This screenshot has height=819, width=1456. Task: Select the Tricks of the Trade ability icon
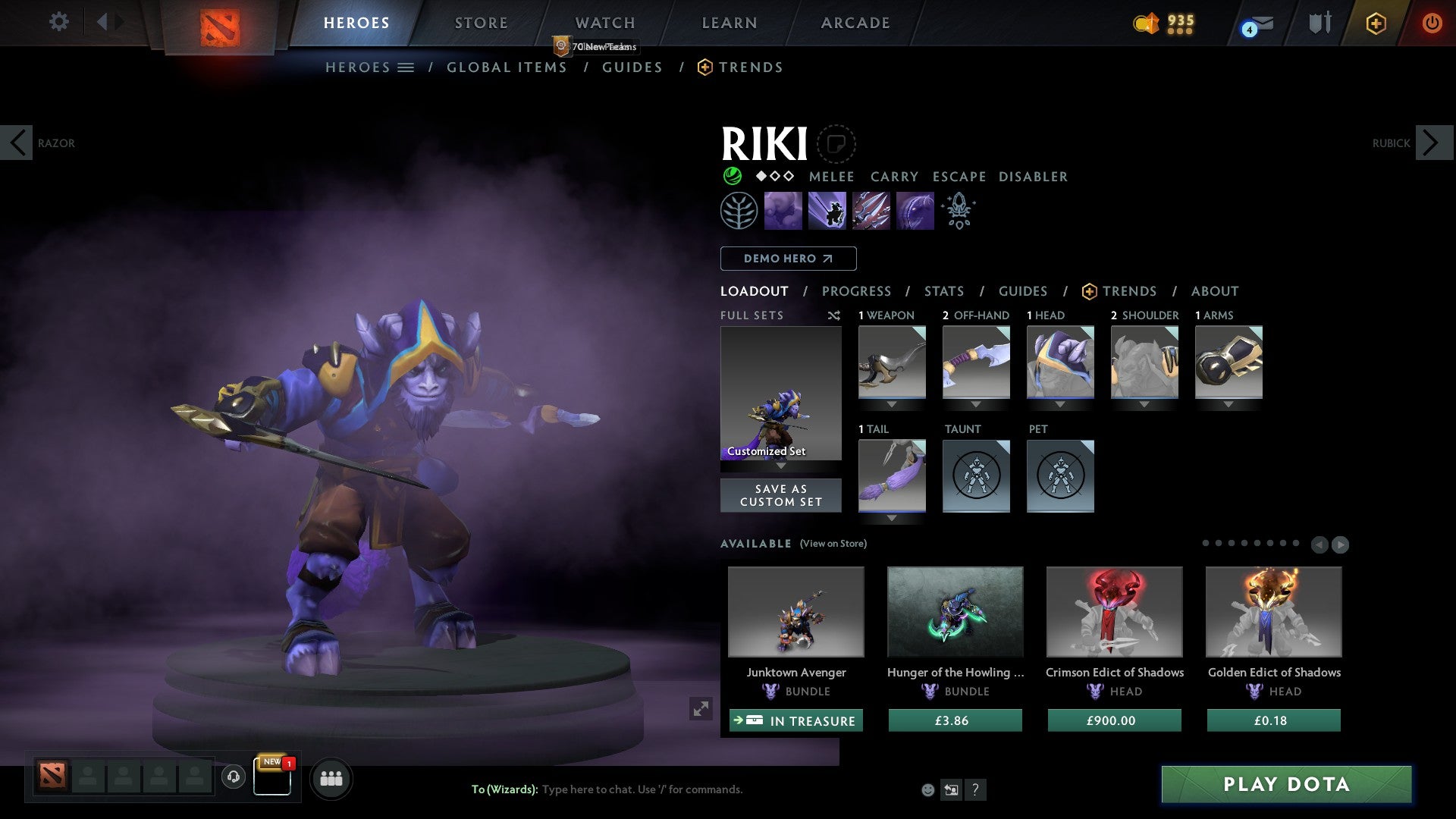coord(871,210)
